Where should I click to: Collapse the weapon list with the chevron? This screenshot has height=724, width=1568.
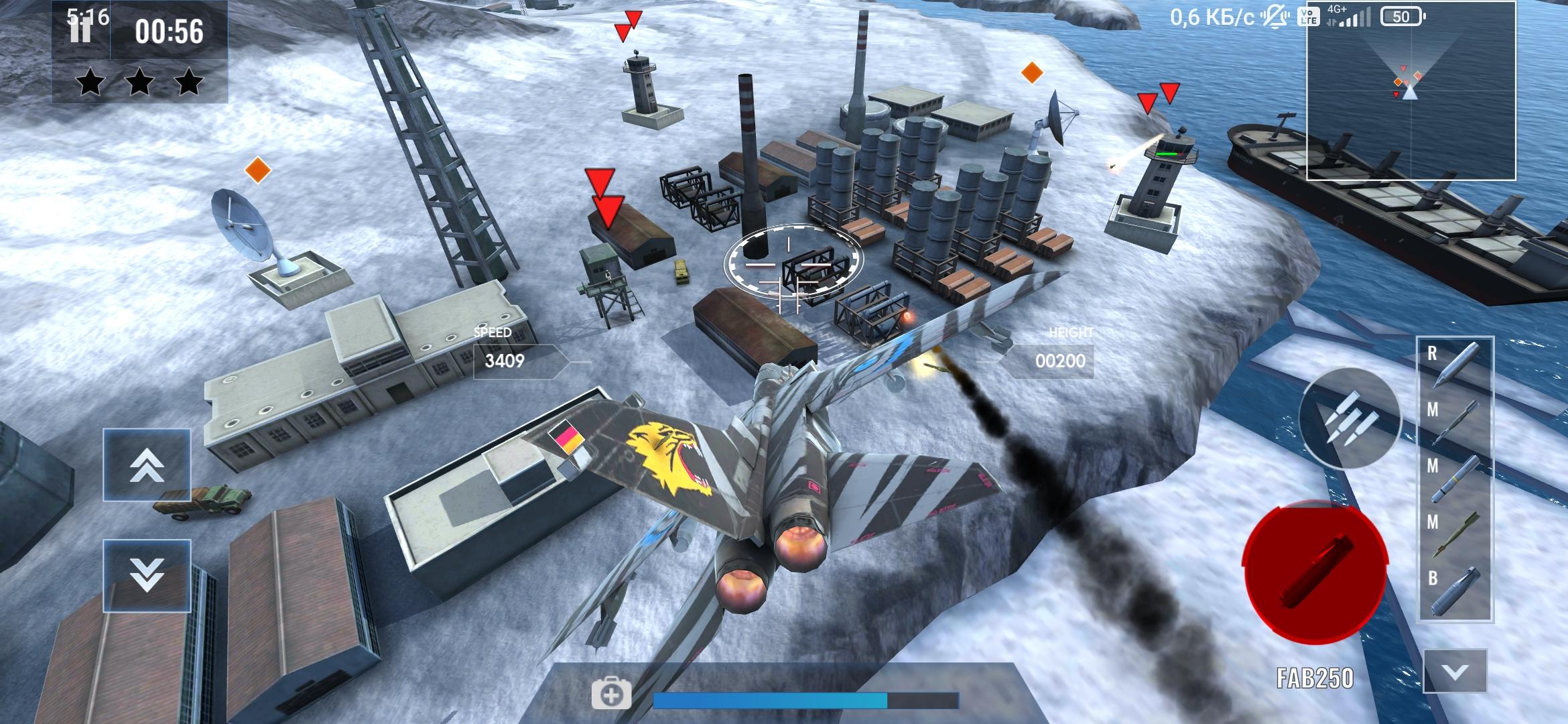[1455, 671]
